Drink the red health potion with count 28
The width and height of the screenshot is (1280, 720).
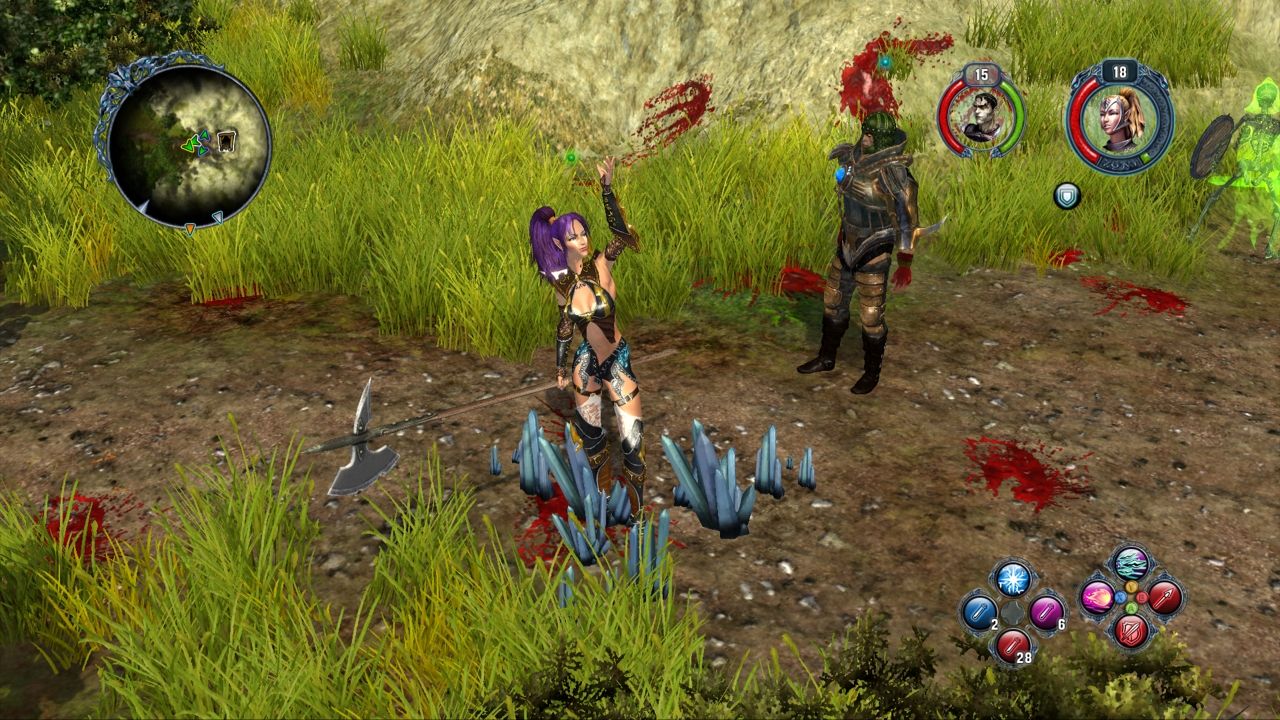coord(1013,645)
